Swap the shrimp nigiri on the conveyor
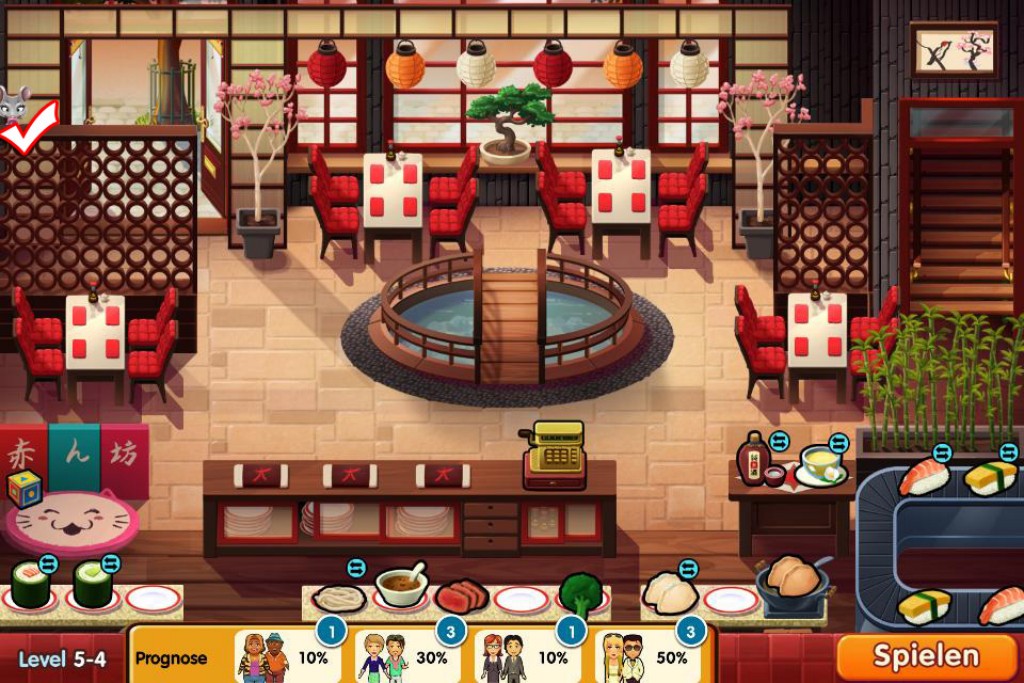Screen dimensions: 1024x683 pos(942,453)
